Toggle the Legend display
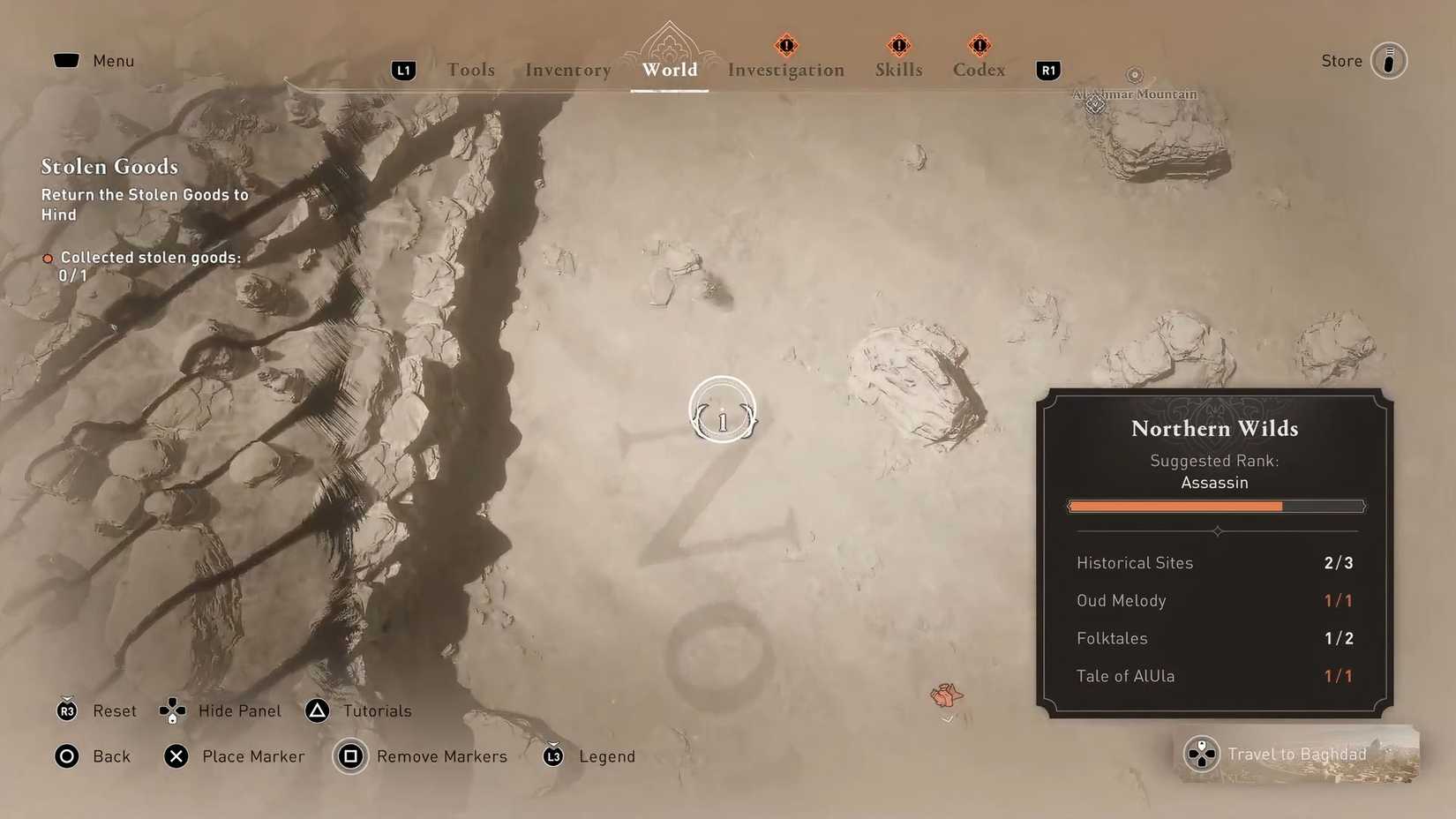1456x819 pixels. pos(553,756)
